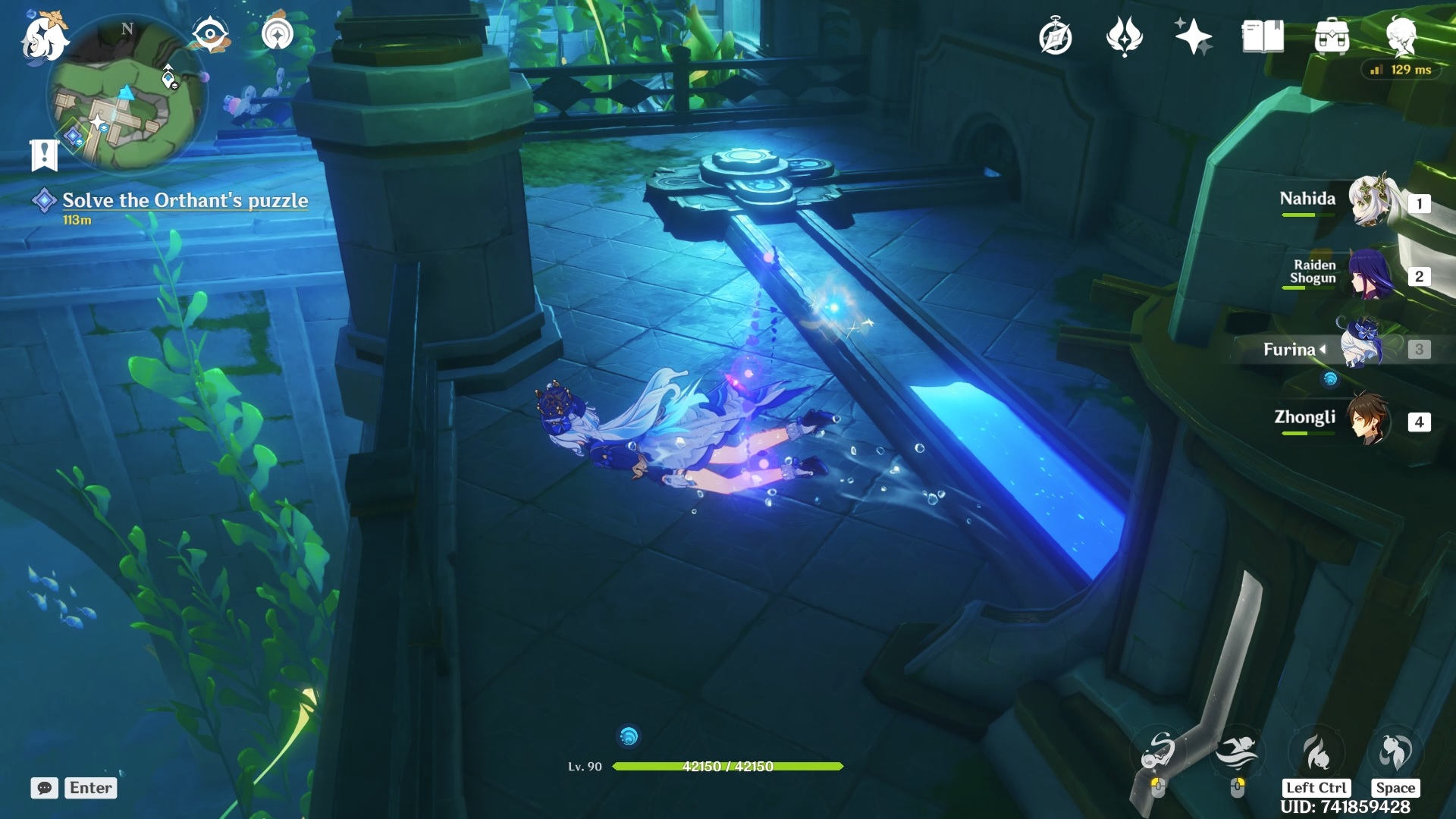The height and width of the screenshot is (819, 1456).
Task: Open the Events flame-wing icon
Action: [1124, 36]
